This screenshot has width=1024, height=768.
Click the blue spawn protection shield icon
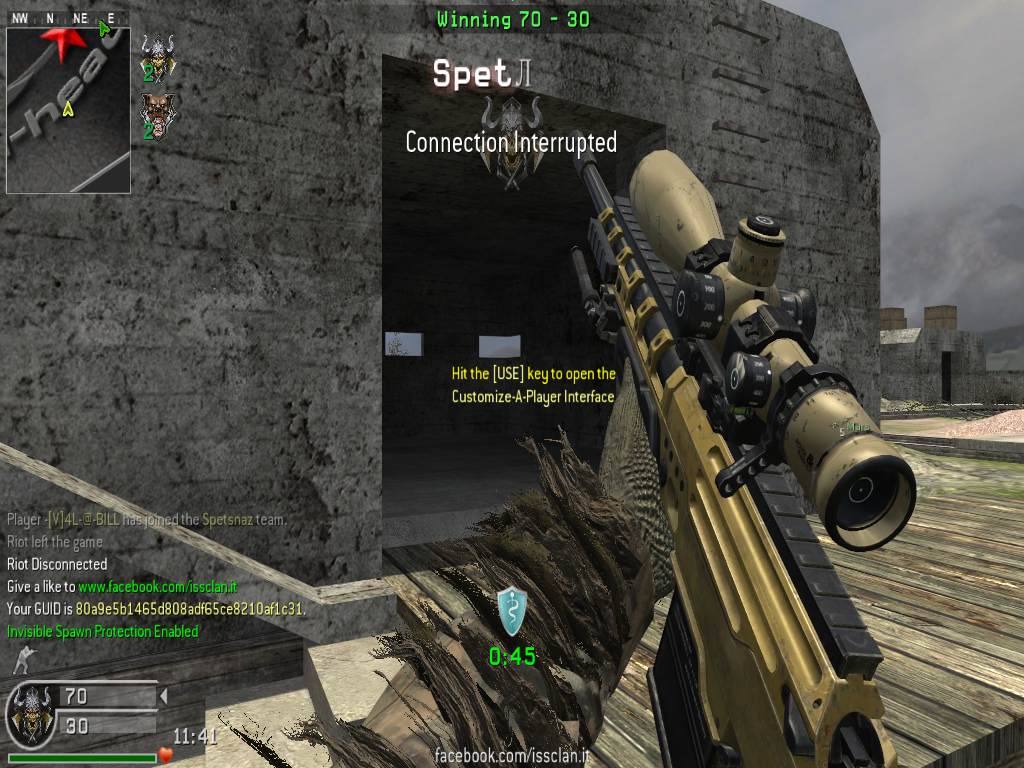[x=511, y=612]
